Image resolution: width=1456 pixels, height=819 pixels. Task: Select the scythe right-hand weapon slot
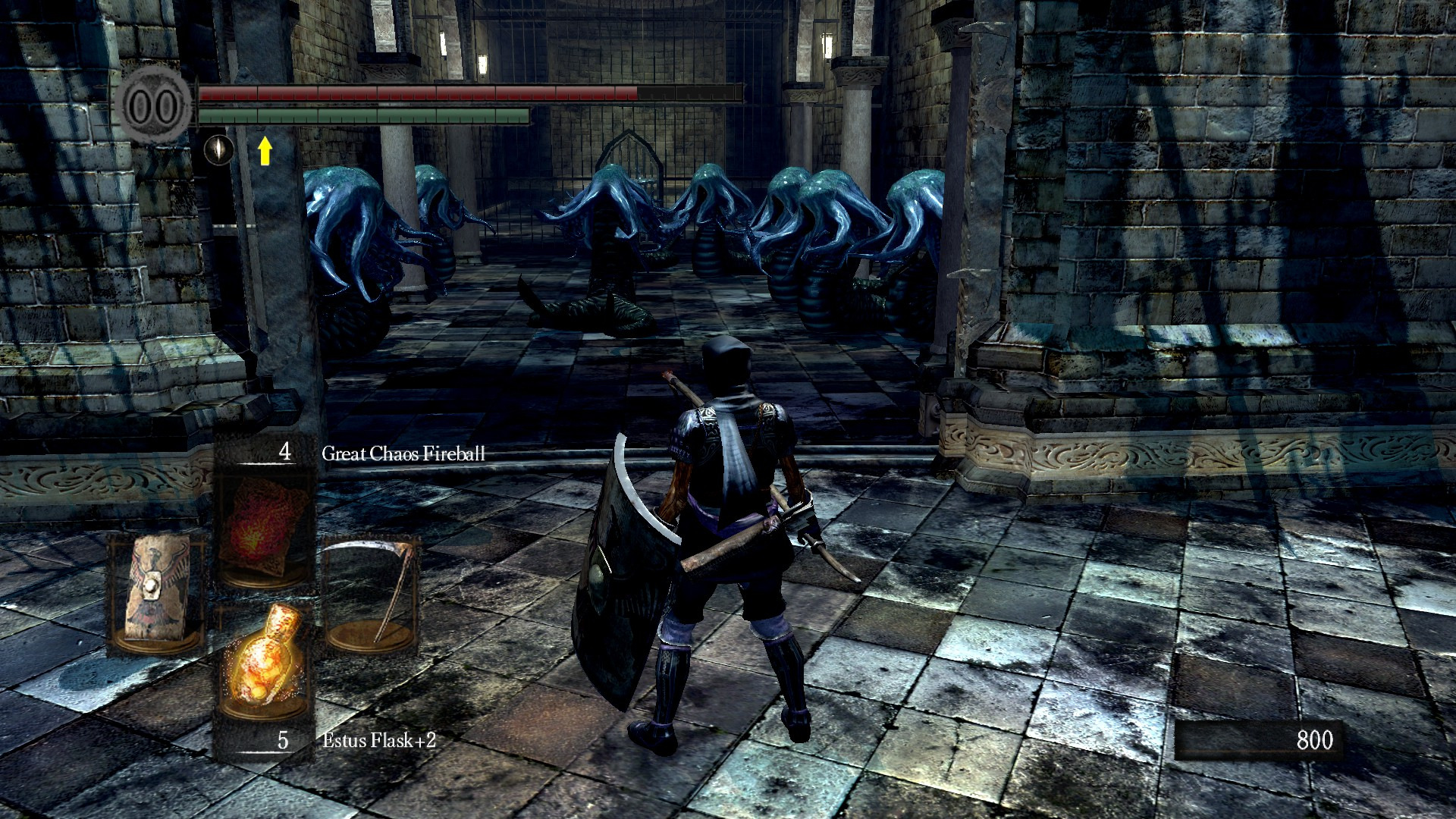coord(372,591)
